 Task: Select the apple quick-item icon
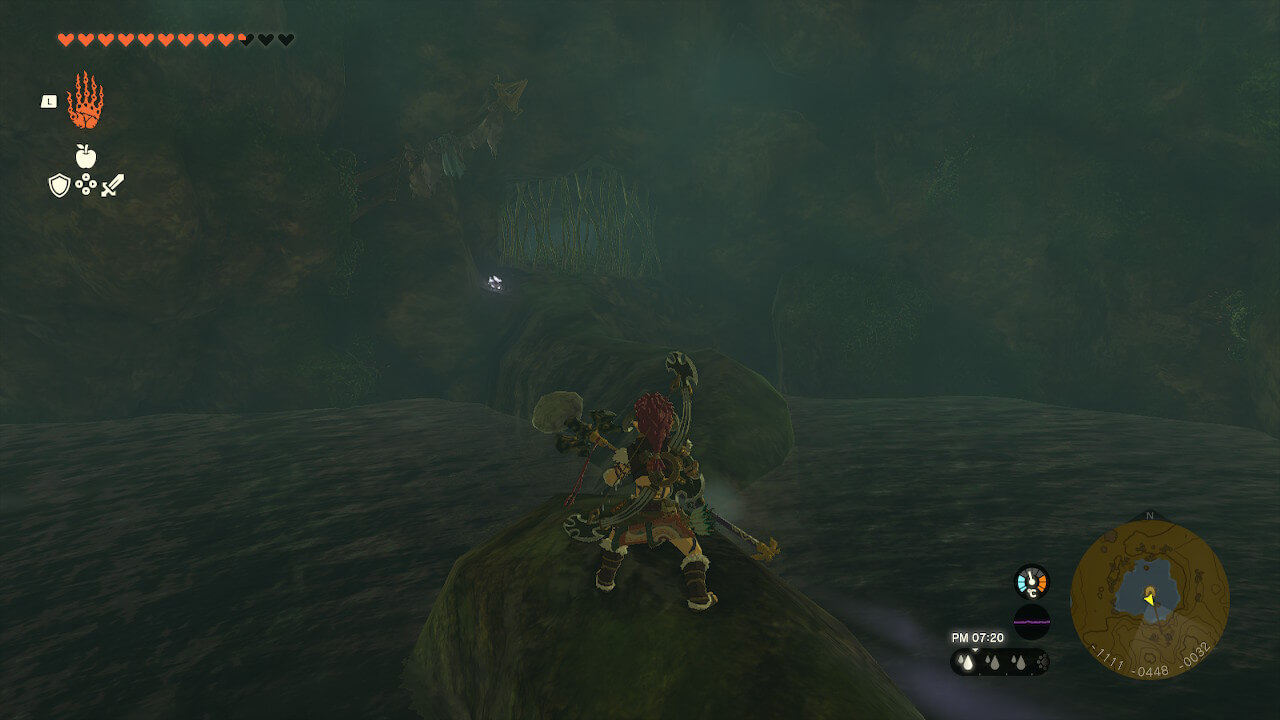click(x=86, y=156)
